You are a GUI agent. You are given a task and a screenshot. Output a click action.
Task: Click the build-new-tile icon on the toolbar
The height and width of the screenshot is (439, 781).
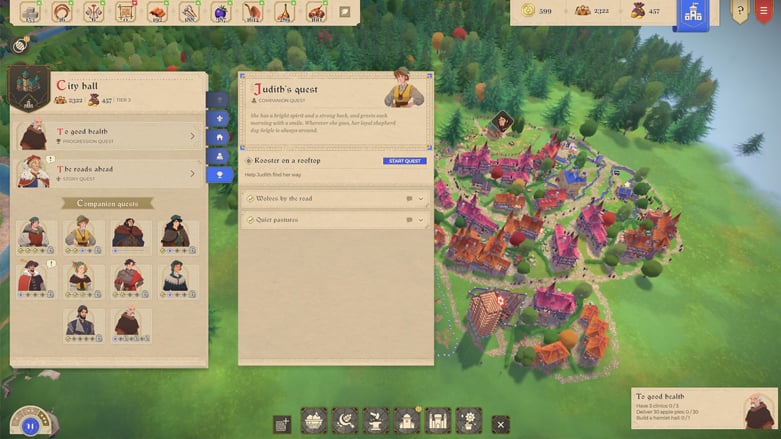tap(282, 423)
